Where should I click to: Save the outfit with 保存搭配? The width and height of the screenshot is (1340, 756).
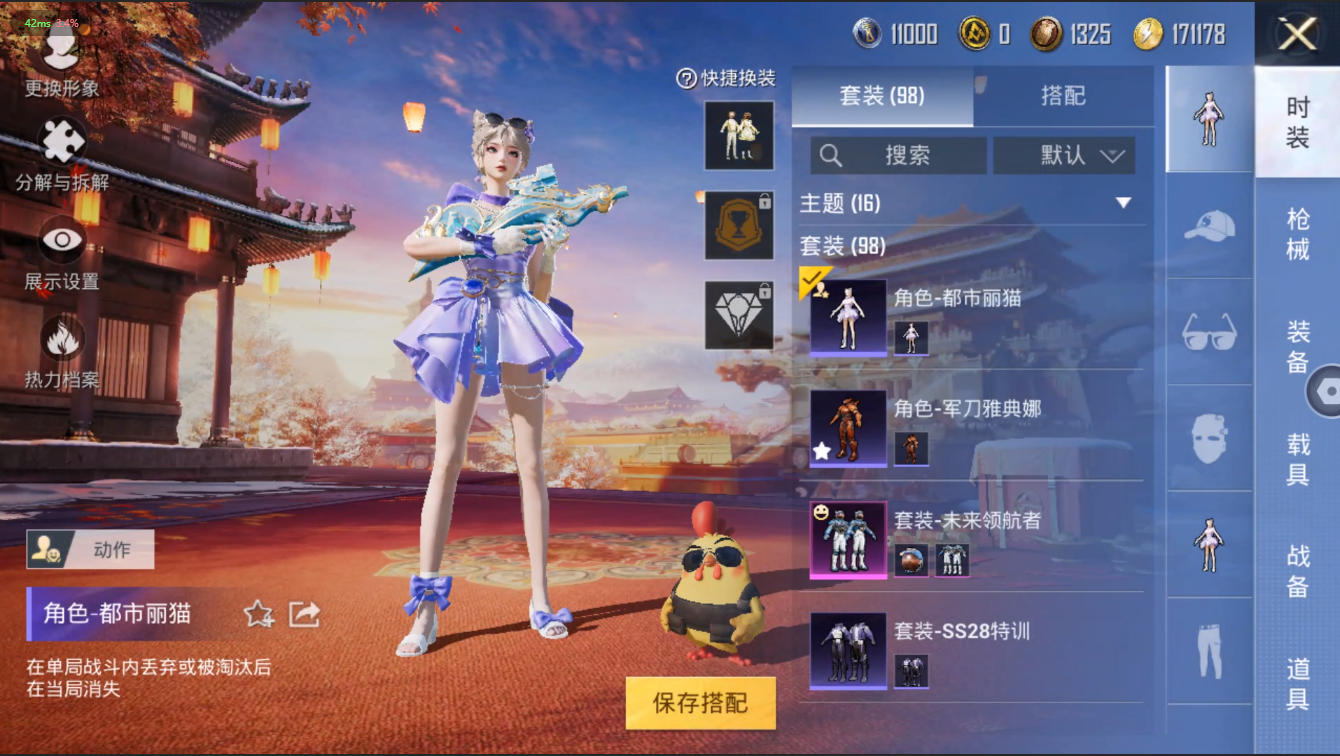pyautogui.click(x=700, y=702)
